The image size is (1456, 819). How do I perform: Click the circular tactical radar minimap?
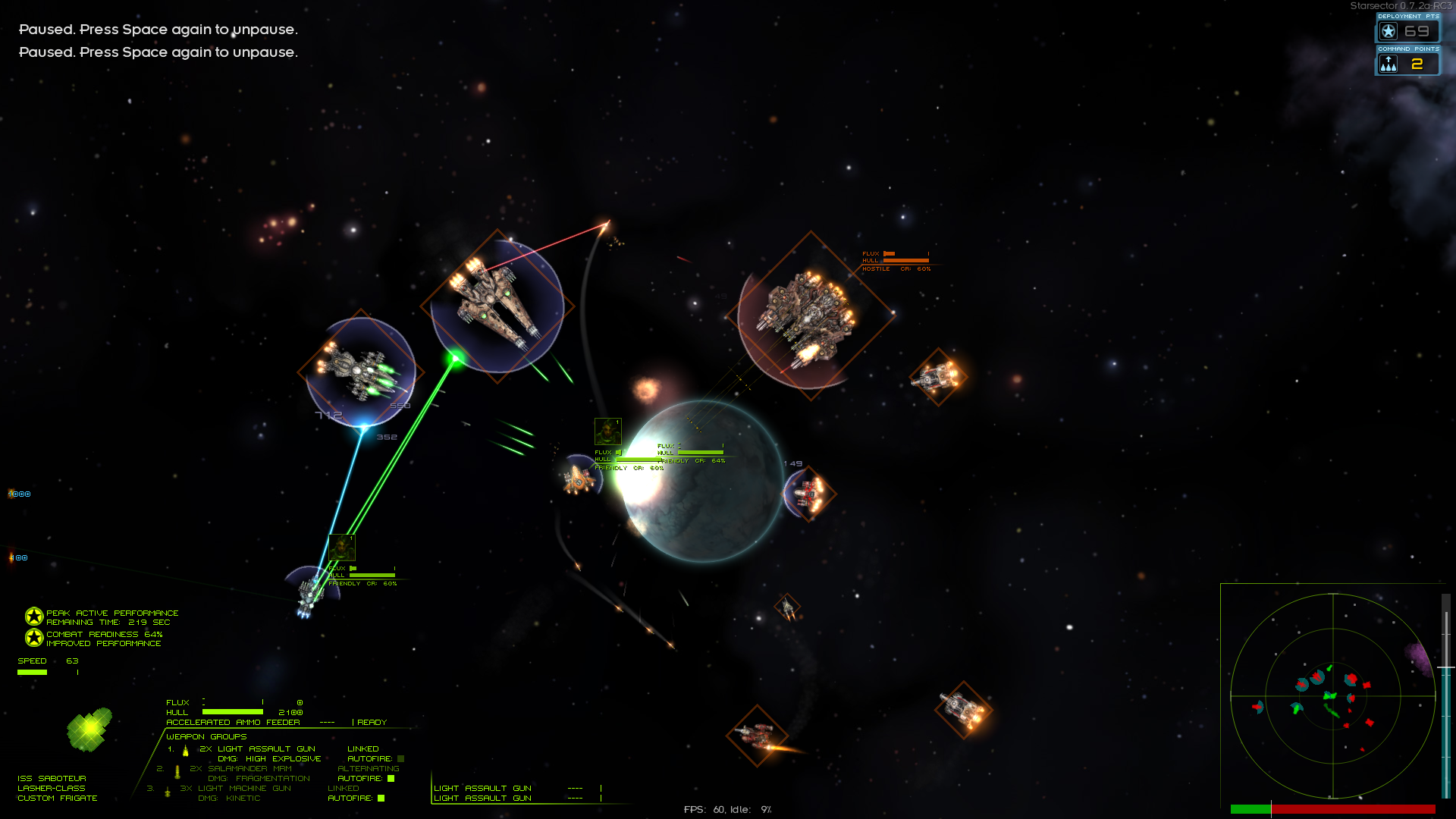(1332, 695)
